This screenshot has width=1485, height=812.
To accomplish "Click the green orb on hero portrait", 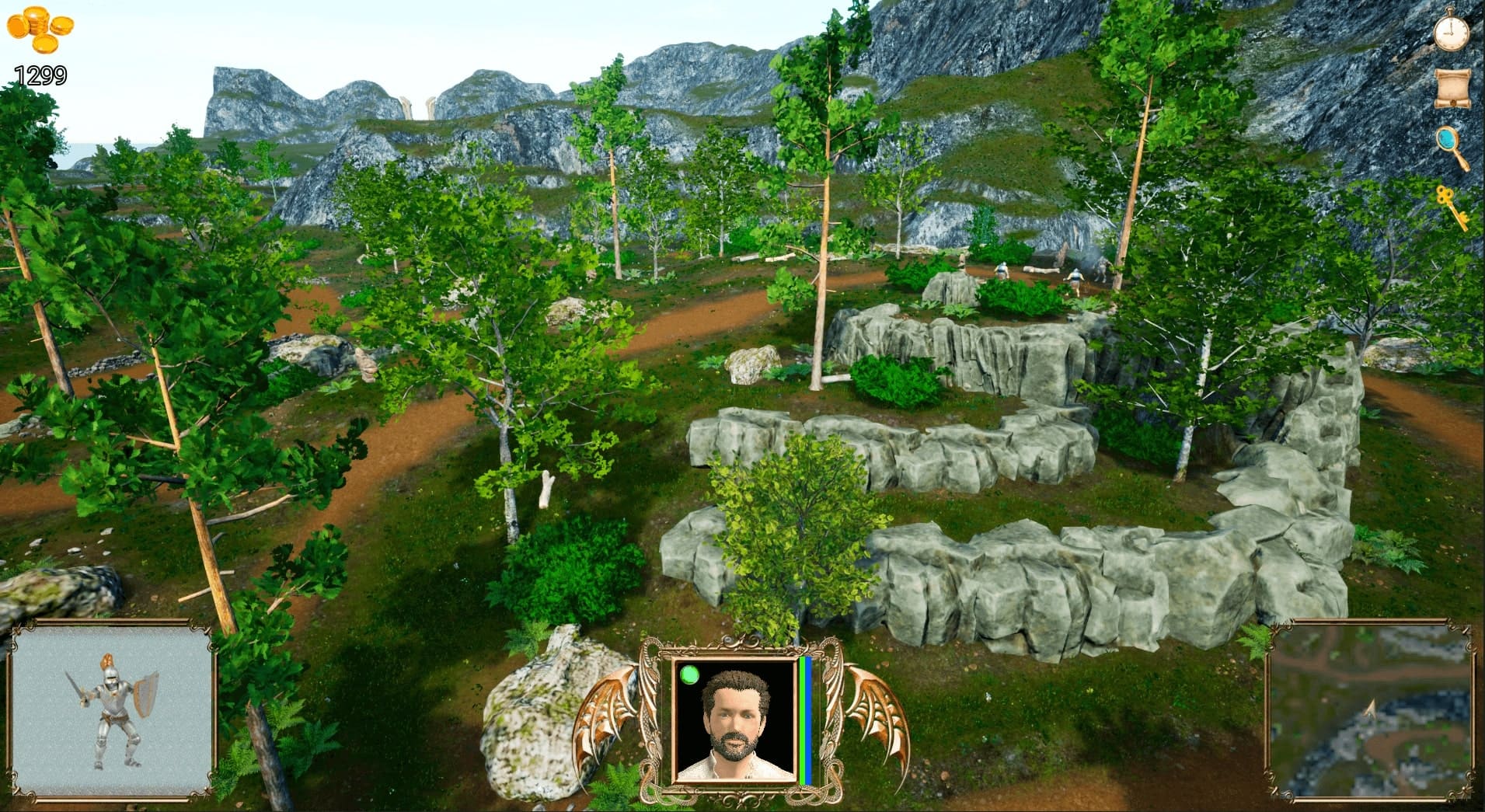I will 689,674.
